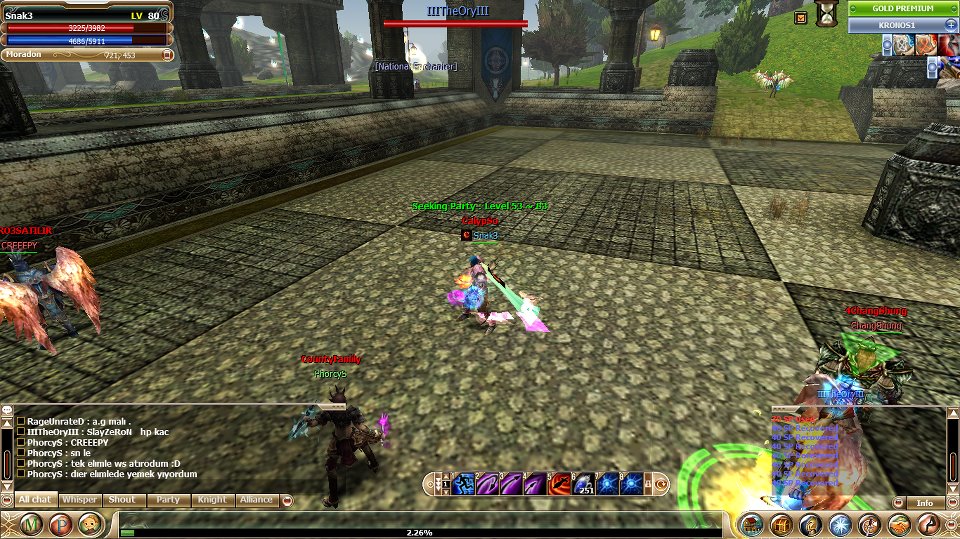The height and width of the screenshot is (539, 960).
Task: Open the Info panel button
Action: coord(924,503)
